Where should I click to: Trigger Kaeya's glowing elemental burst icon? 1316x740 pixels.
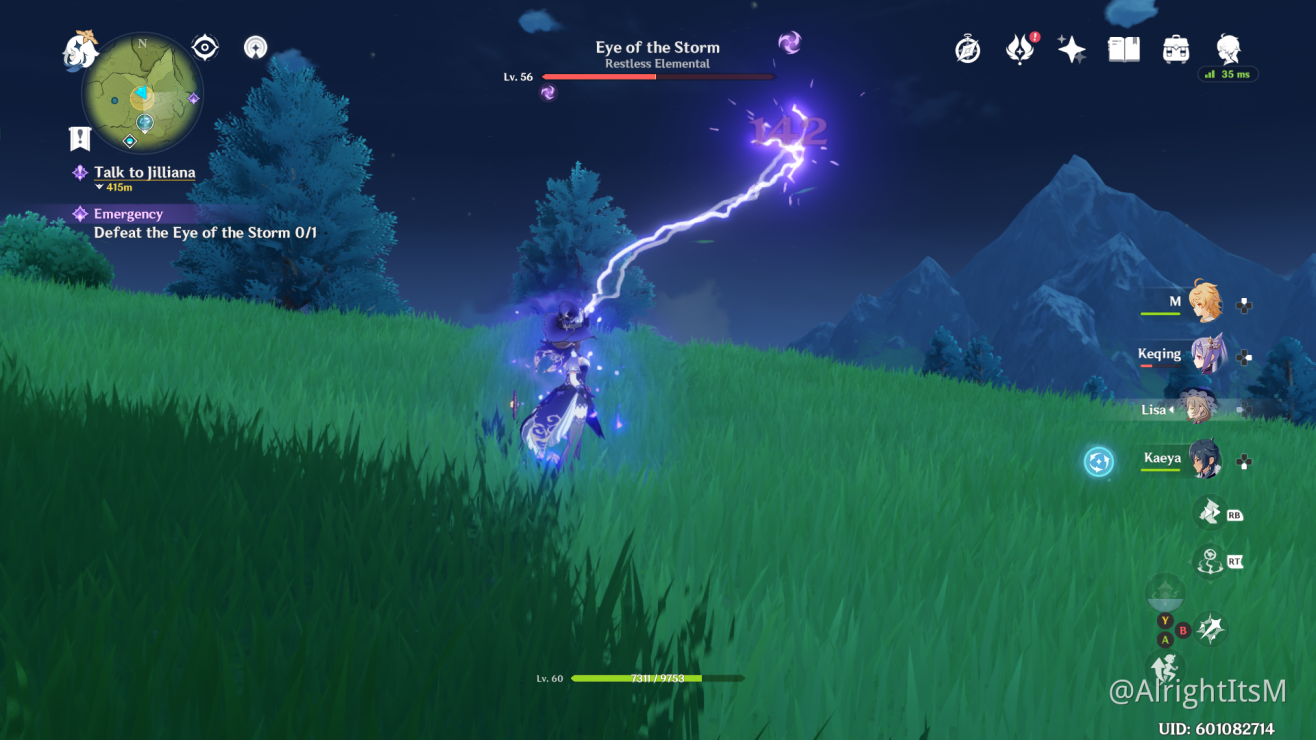(x=1100, y=461)
